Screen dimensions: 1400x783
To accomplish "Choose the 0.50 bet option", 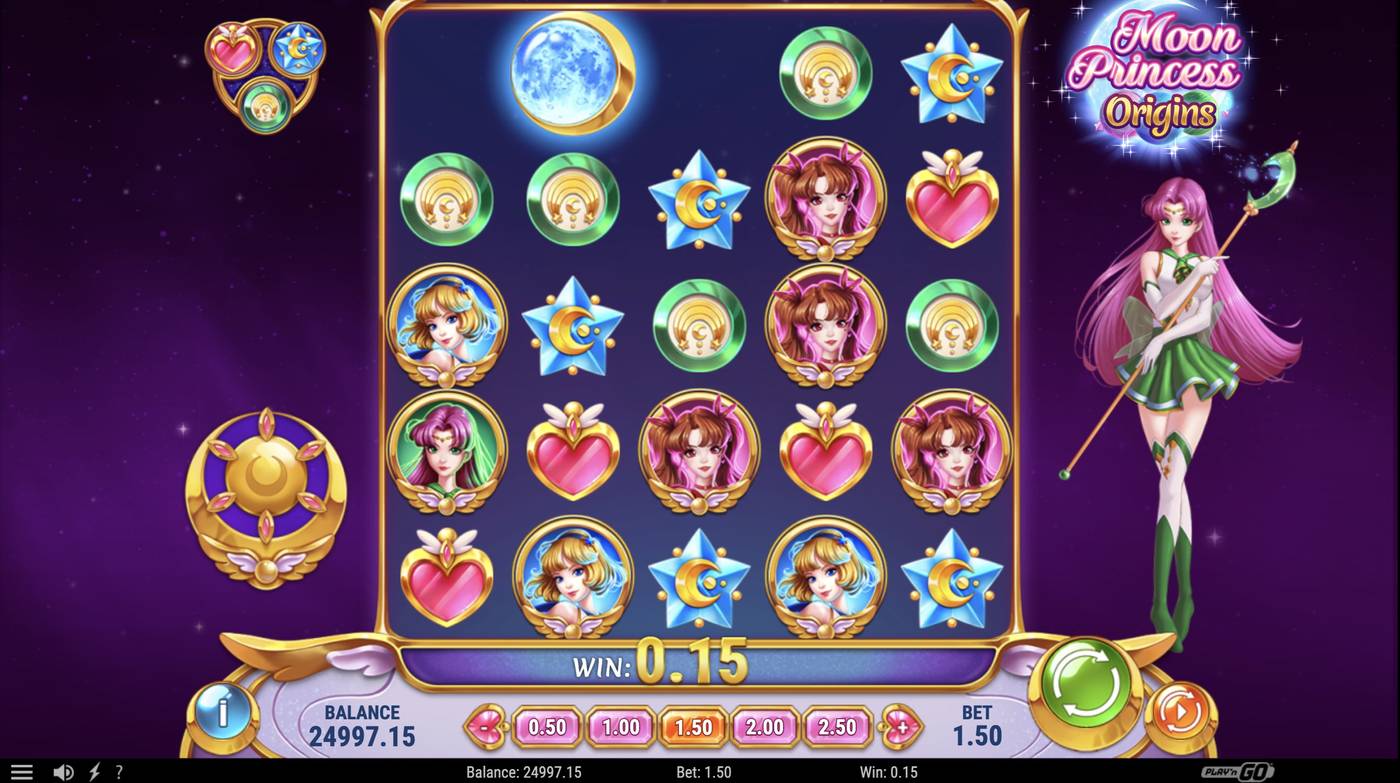I will pos(546,727).
